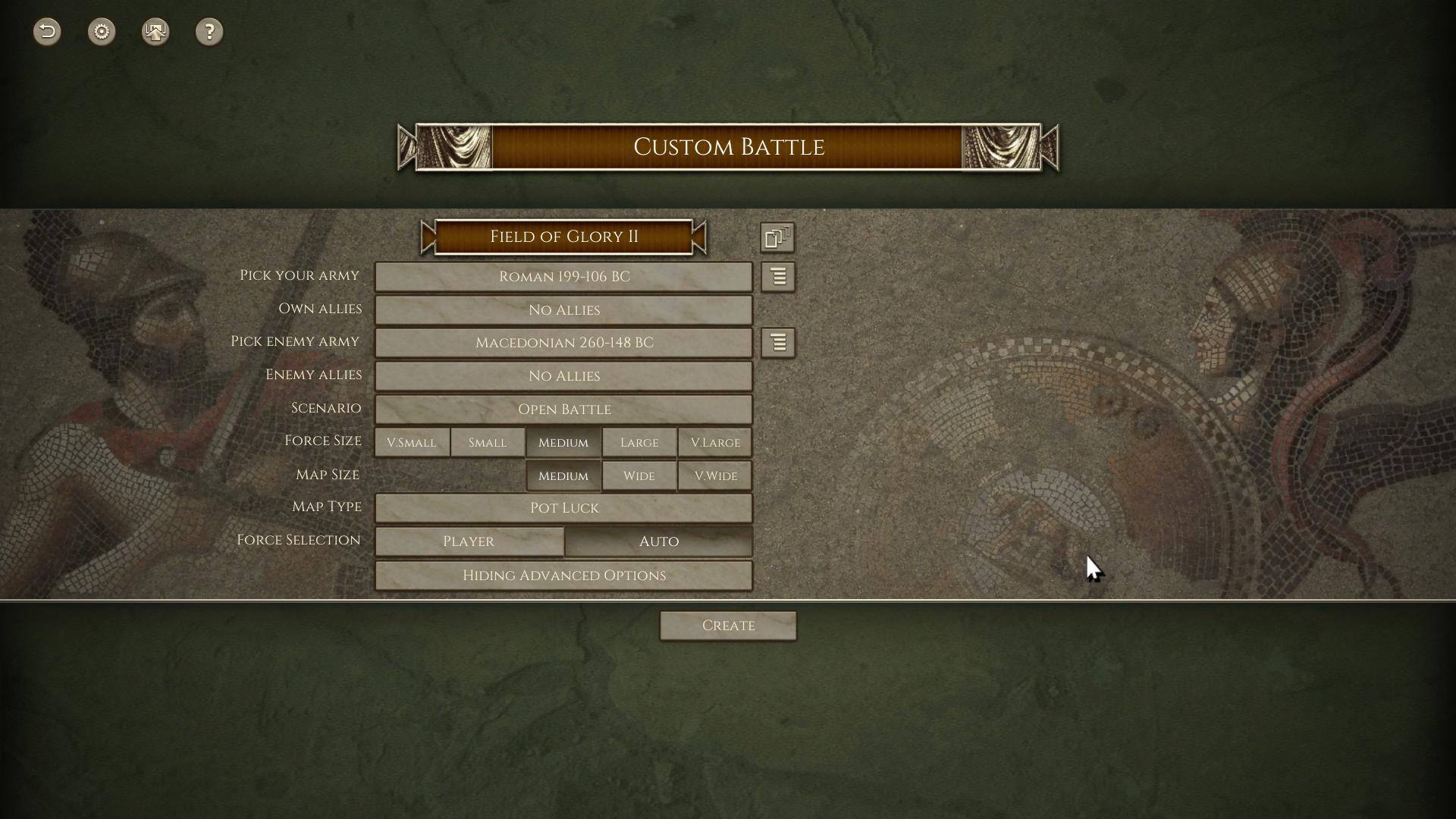
Task: Set force size to V.Small
Action: [412, 443]
